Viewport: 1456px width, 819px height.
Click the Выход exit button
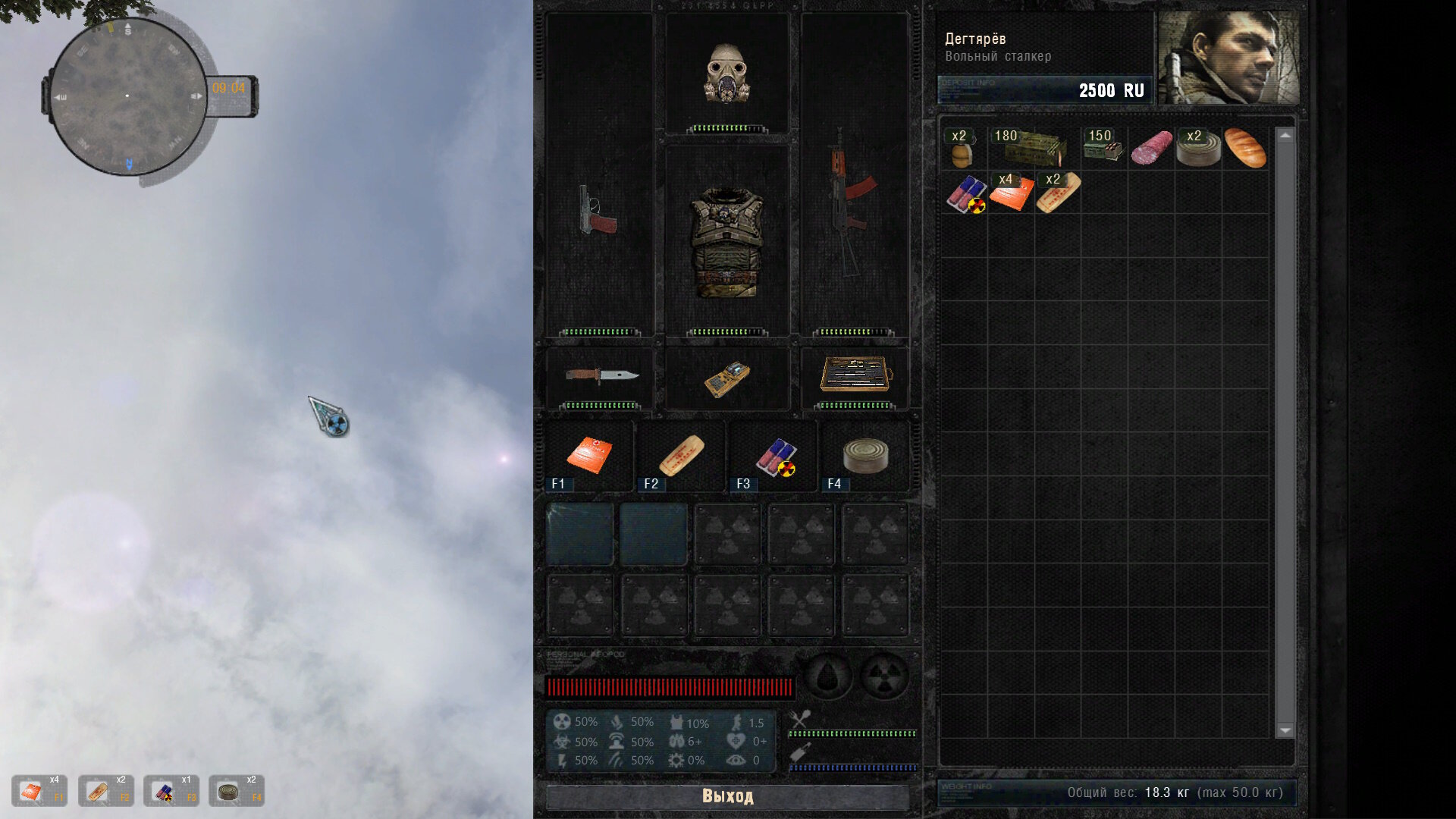click(727, 796)
